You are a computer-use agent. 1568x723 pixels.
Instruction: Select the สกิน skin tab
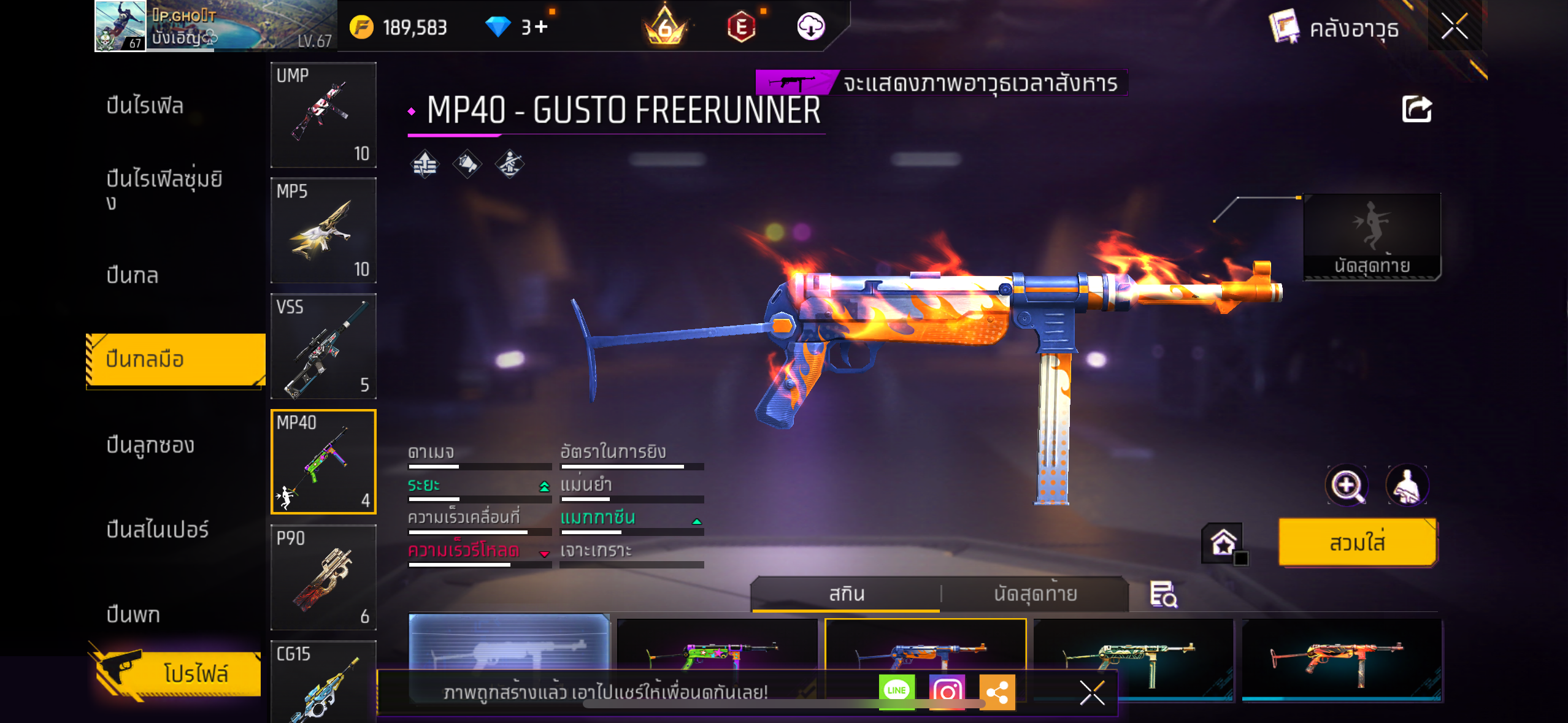(847, 594)
